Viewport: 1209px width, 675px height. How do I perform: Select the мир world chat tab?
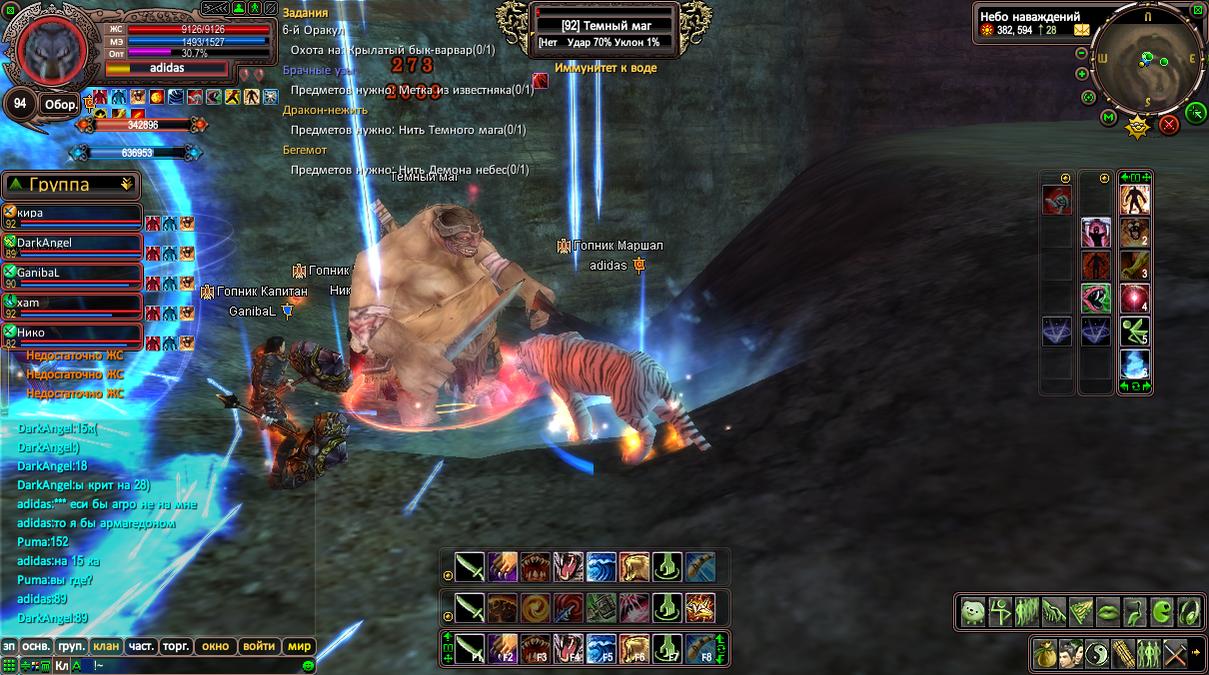point(300,646)
